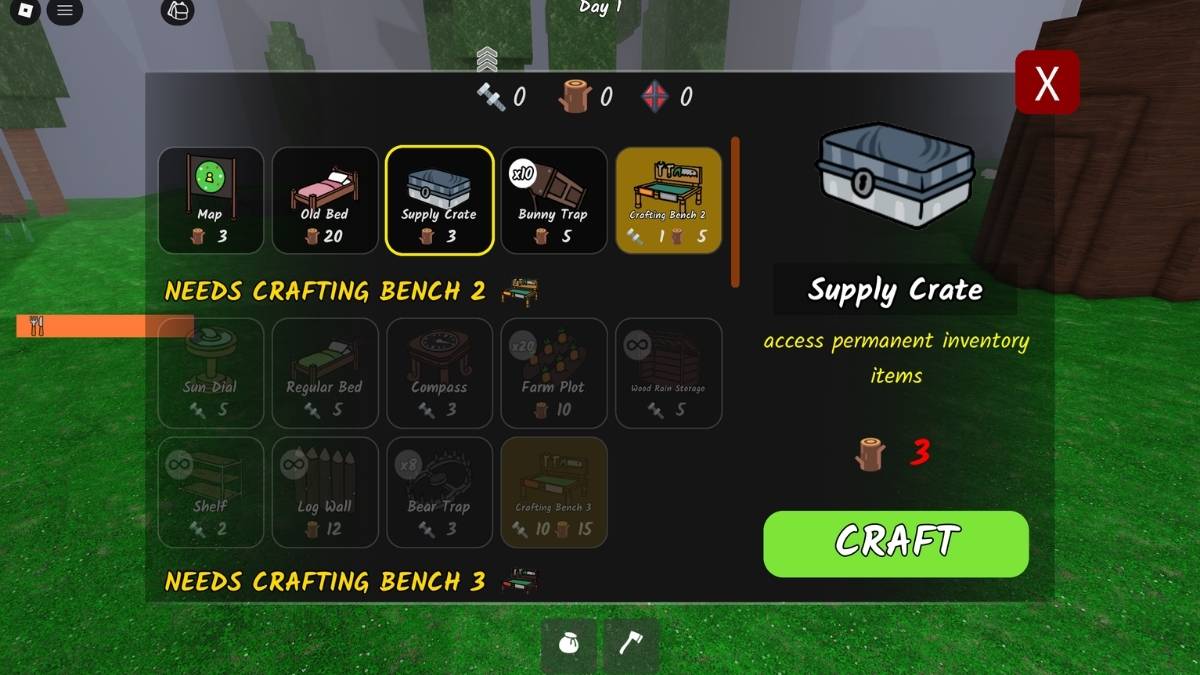Pick the Bunny Trap recipe
Viewport: 1200px width, 675px height.
coord(553,200)
